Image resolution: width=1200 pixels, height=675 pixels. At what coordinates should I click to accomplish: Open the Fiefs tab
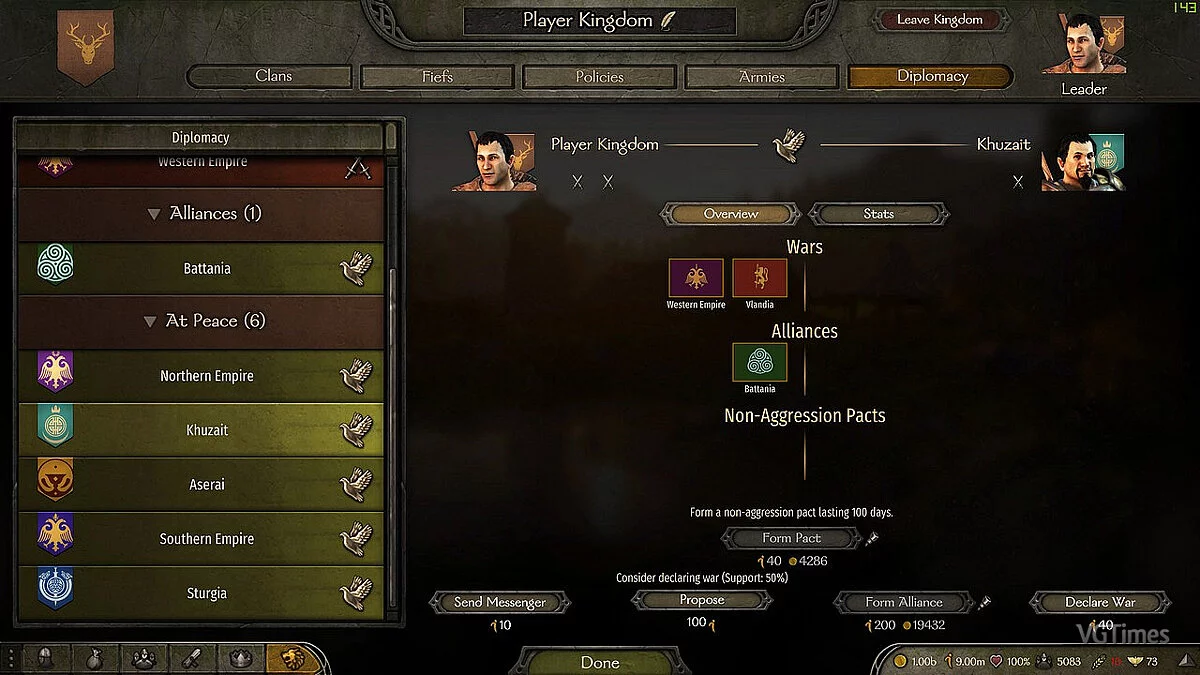[x=437, y=77]
